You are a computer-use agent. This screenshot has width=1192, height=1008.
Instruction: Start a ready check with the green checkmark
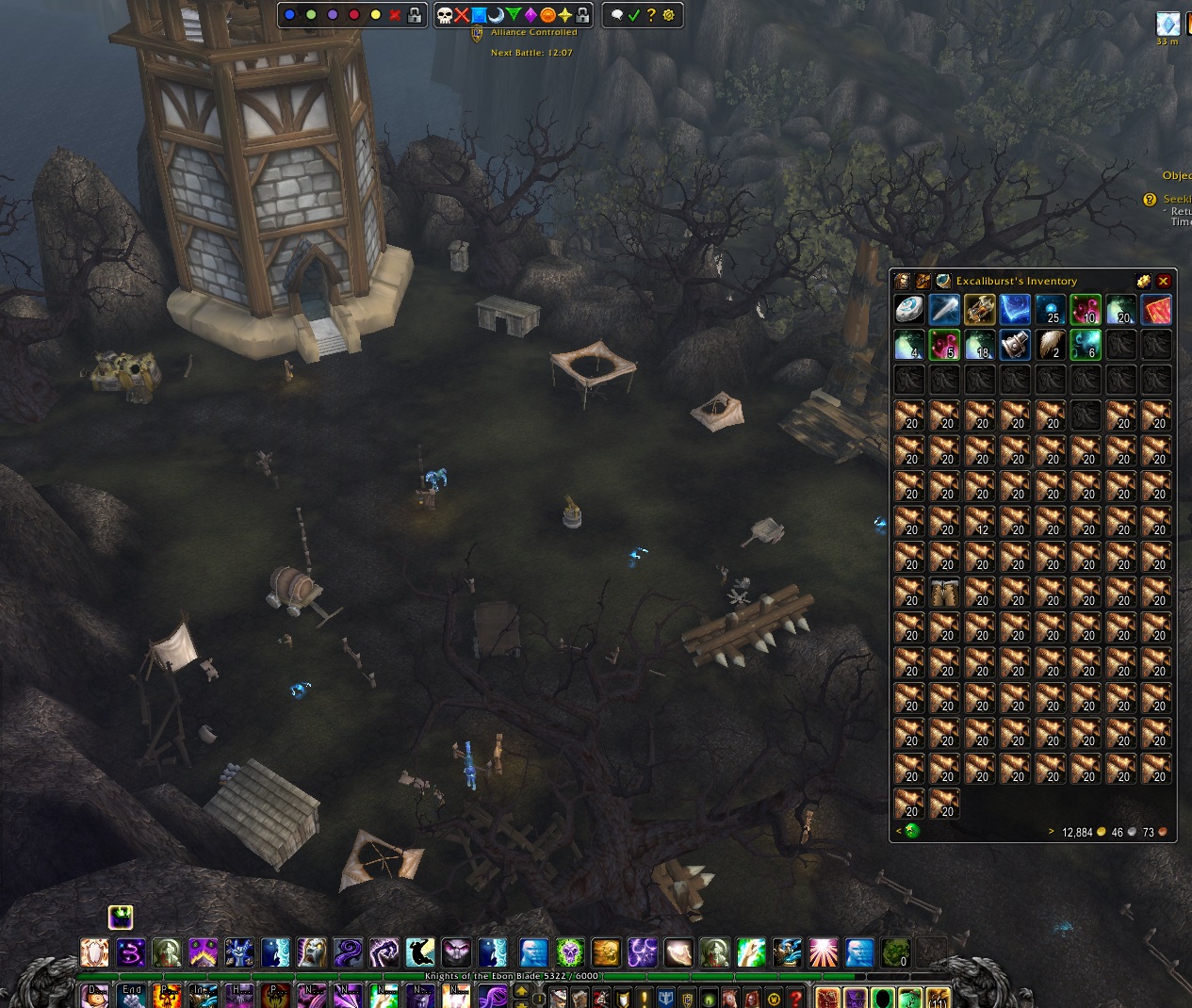(x=634, y=15)
